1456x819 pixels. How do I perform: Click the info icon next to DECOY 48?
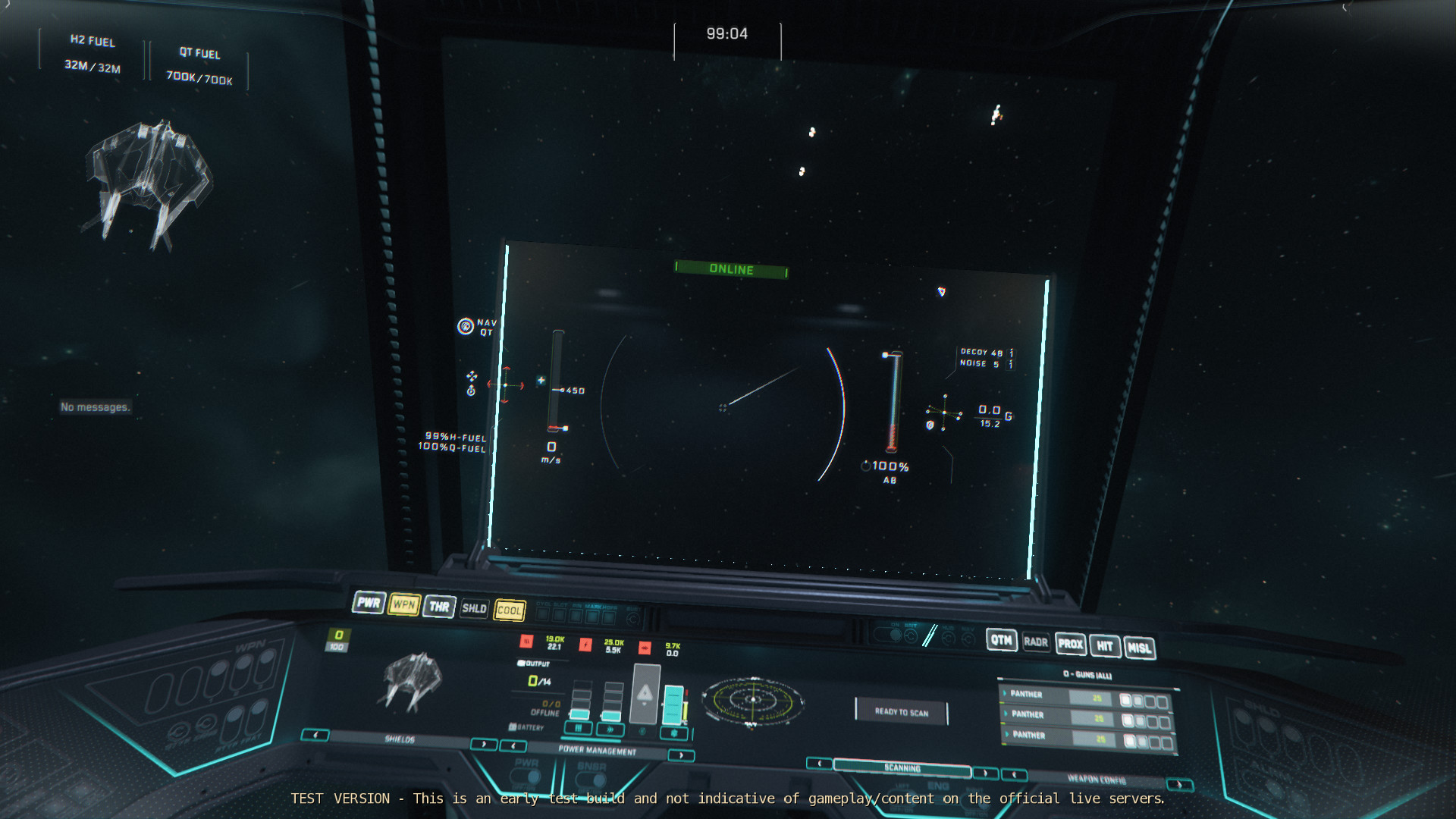[1011, 351]
